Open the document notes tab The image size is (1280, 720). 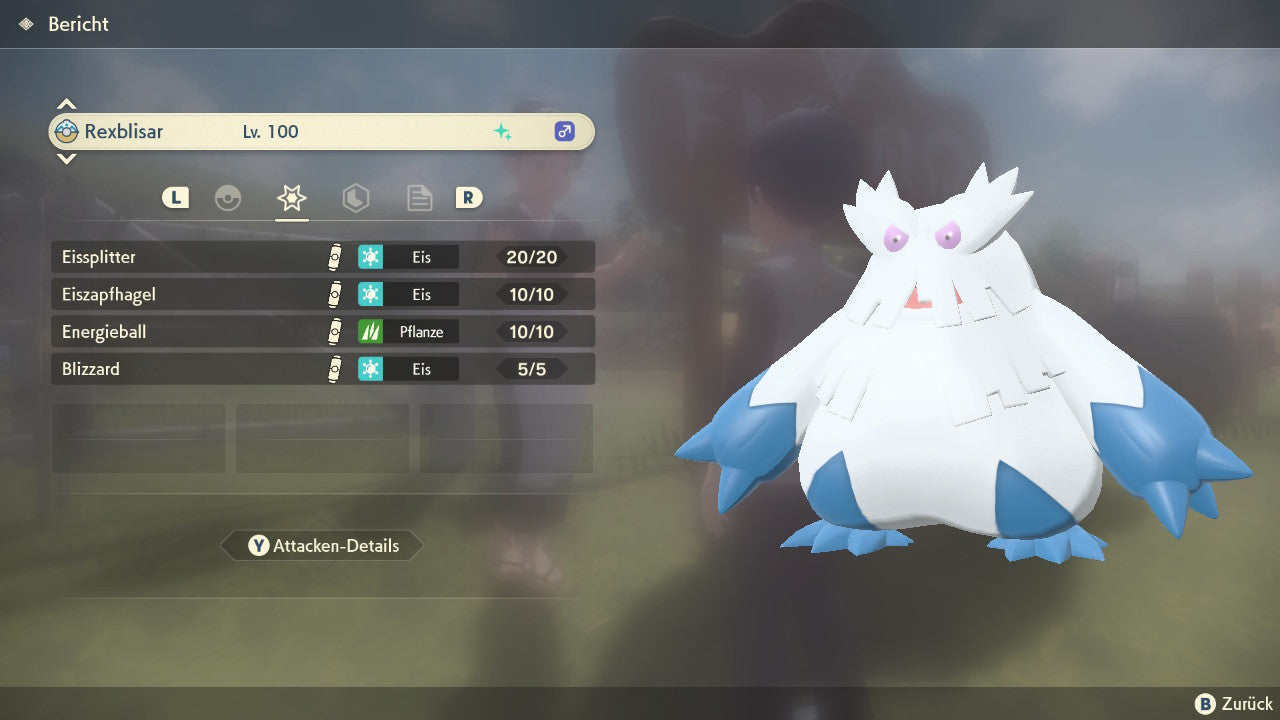coord(420,198)
